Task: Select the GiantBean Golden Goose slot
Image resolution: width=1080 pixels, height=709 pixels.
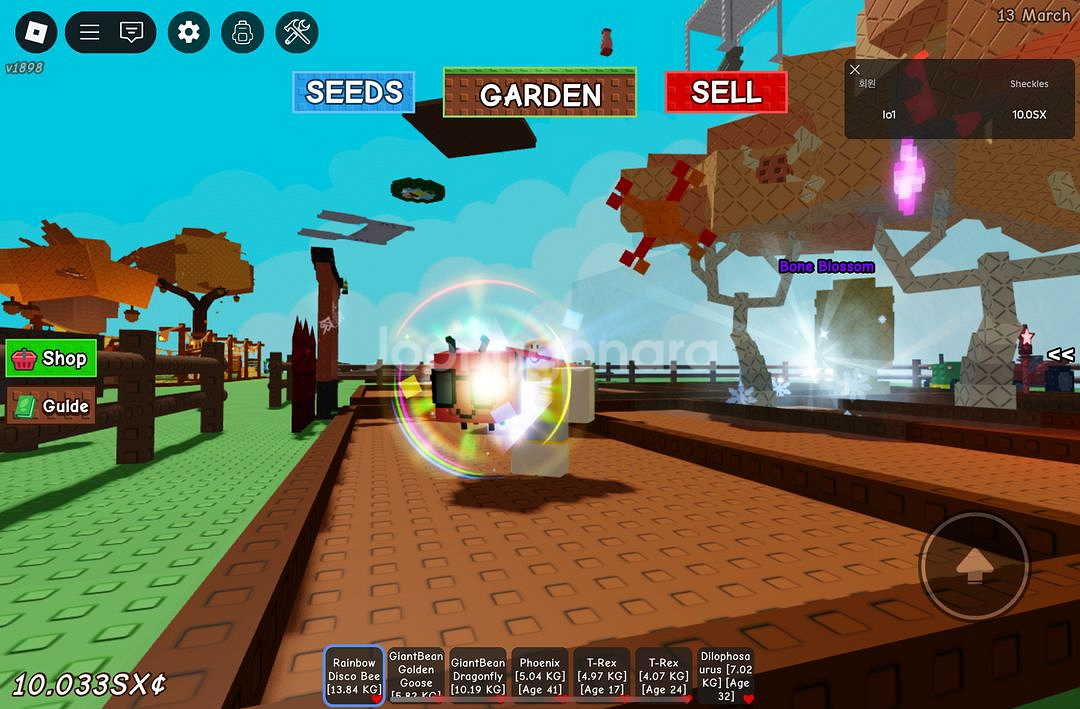Action: point(416,675)
